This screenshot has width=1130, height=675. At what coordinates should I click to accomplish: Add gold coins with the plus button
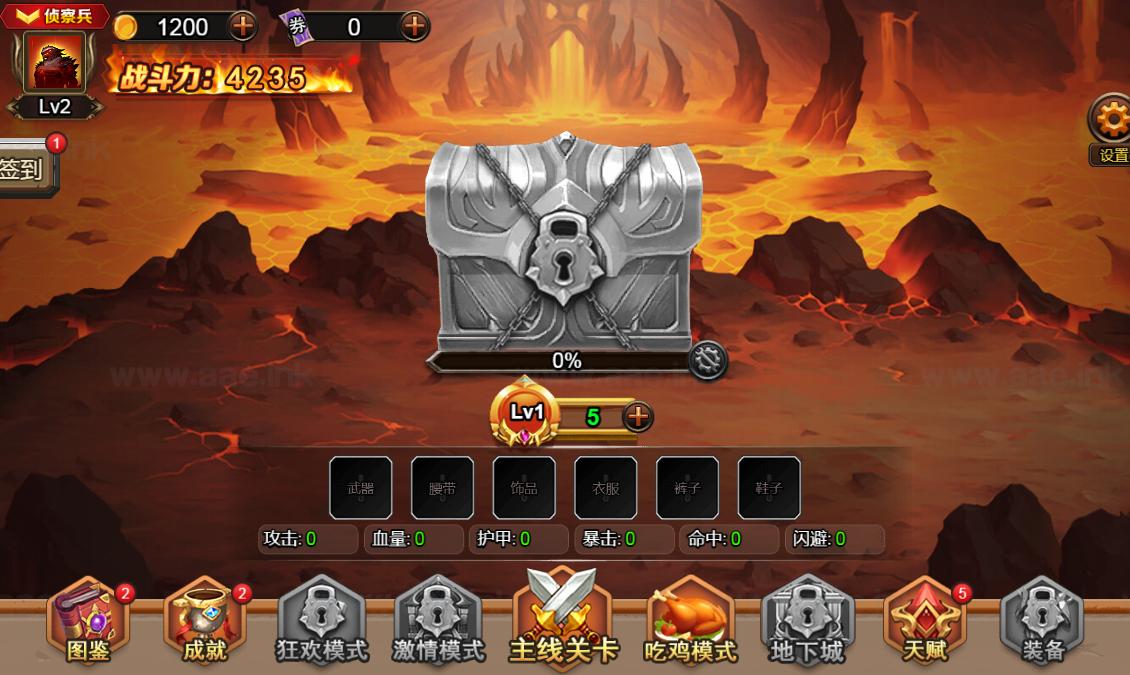pos(243,26)
